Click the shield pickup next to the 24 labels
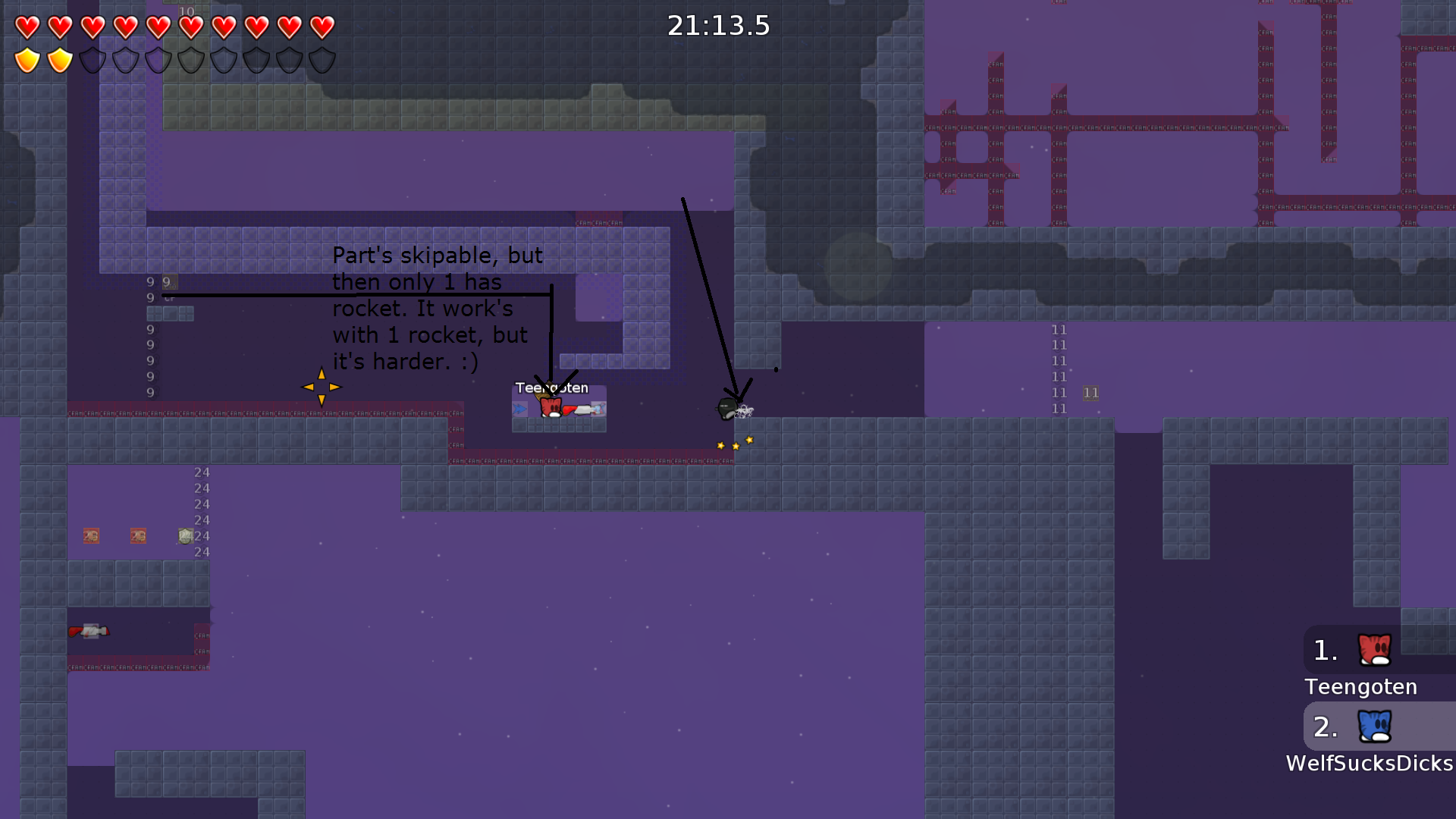This screenshot has height=819, width=1456. click(186, 535)
